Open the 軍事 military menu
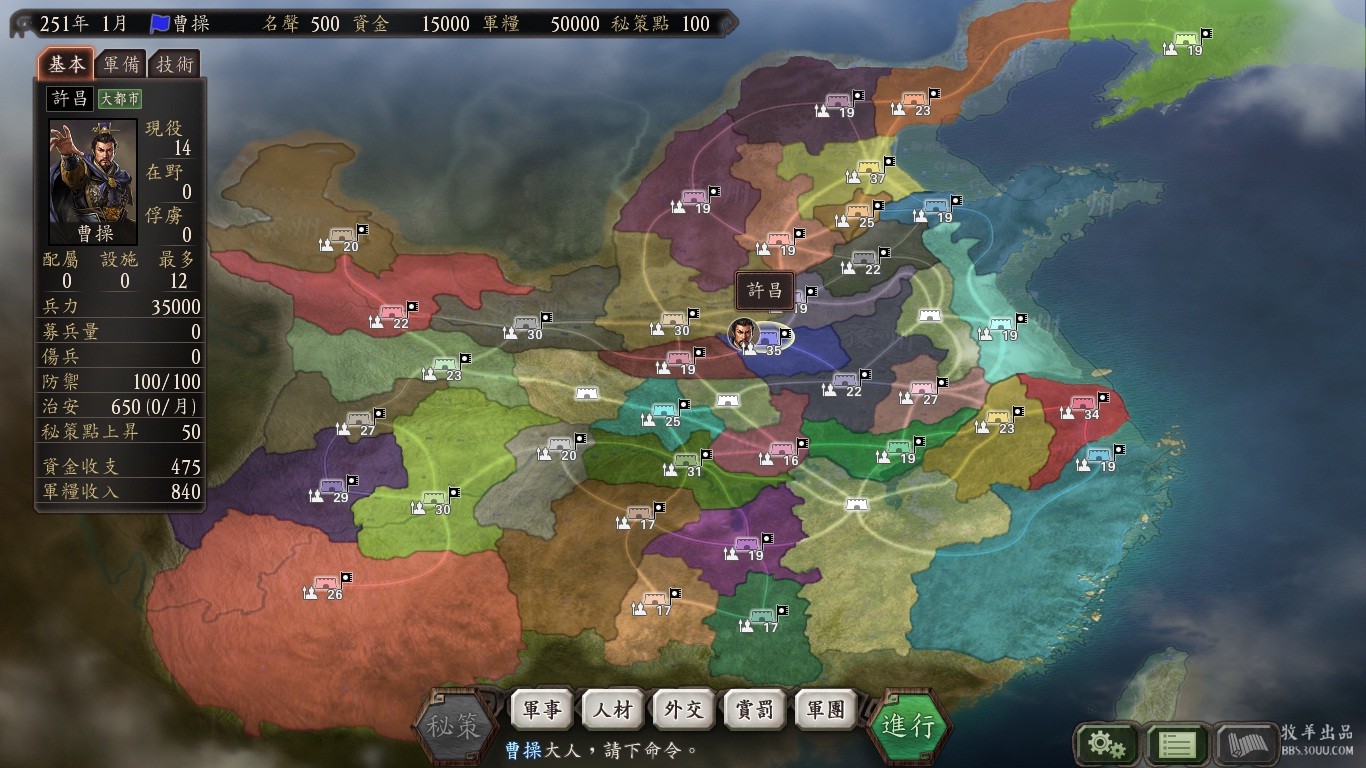This screenshot has width=1366, height=768. 542,710
